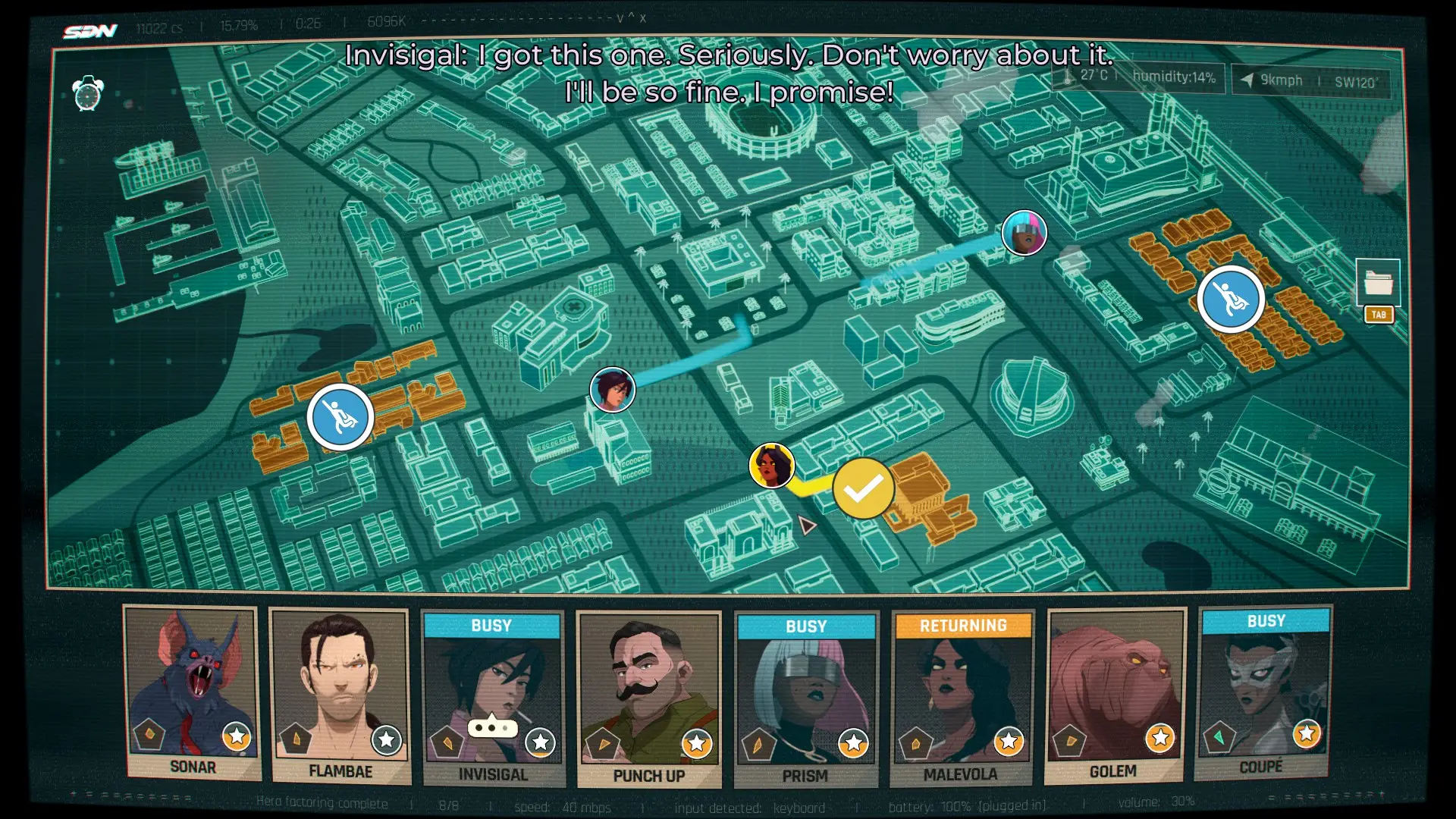This screenshot has width=1456, height=819.
Task: Pick the Punch Up hero card
Action: pyautogui.click(x=648, y=698)
